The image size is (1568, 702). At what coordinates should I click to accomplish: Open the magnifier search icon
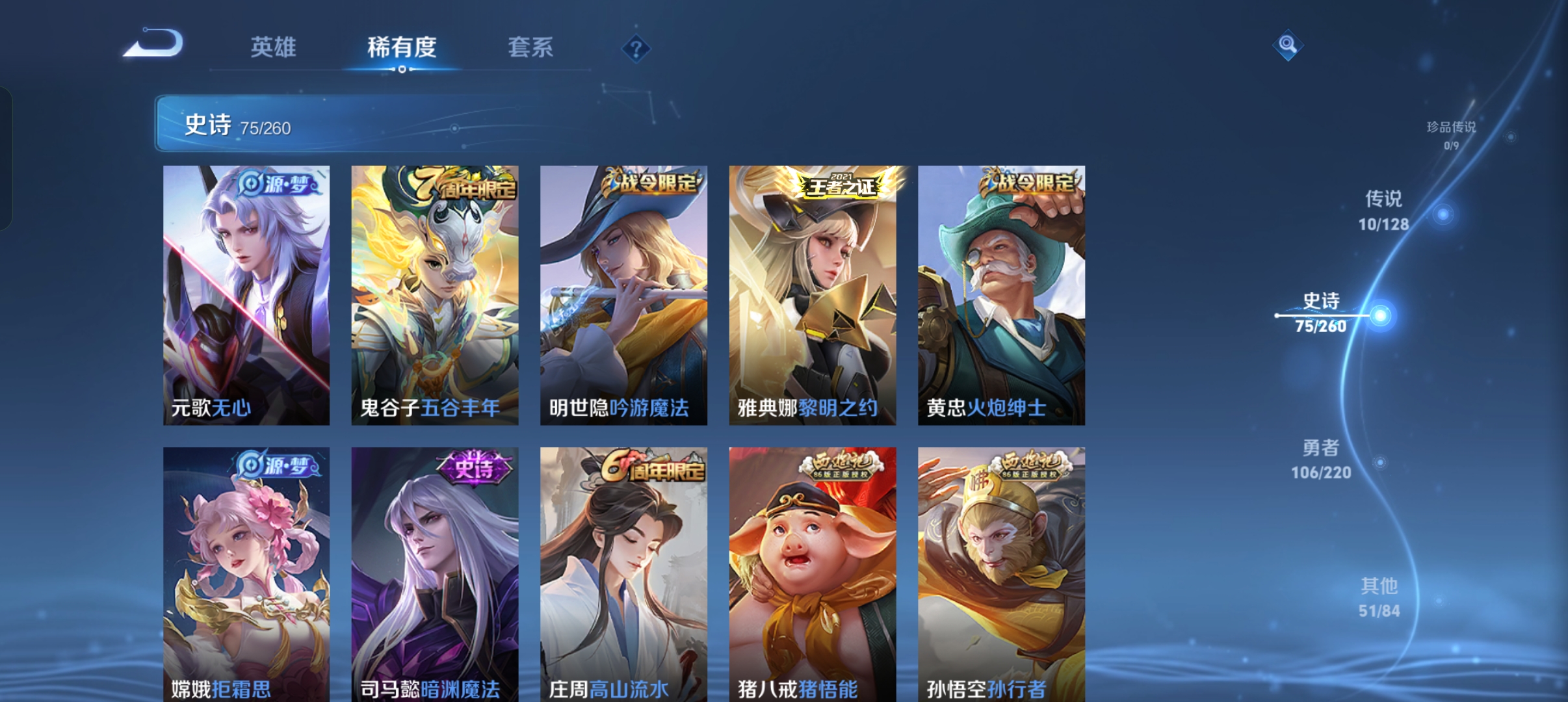[x=1287, y=45]
